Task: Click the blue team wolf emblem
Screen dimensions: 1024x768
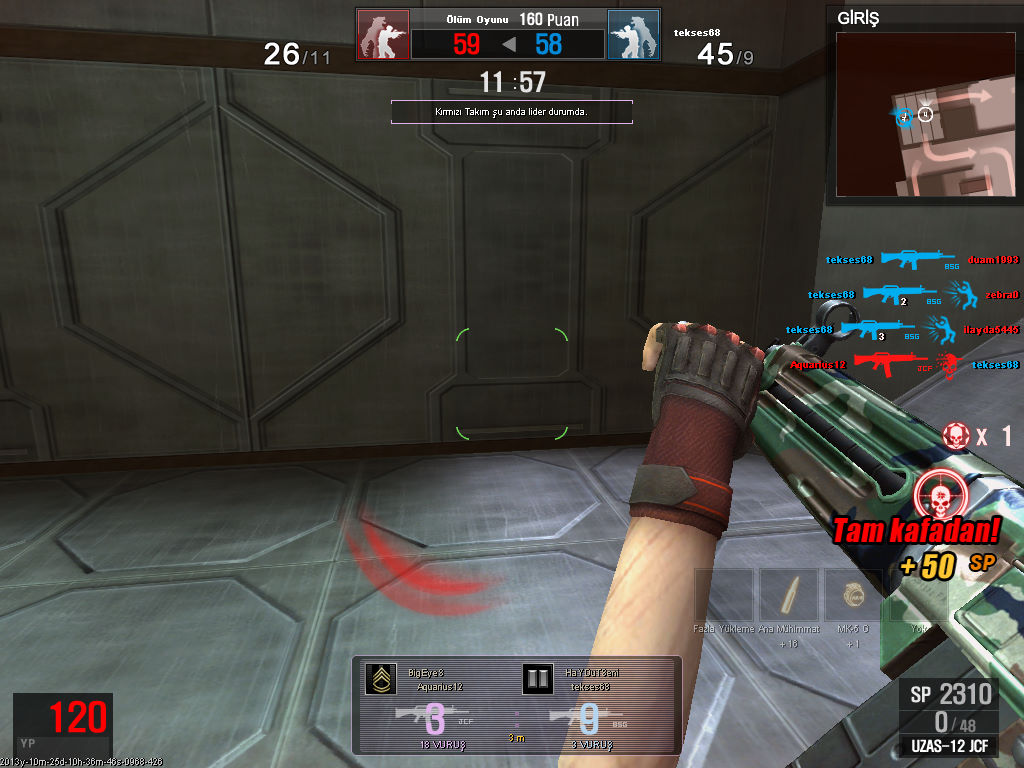Action: point(634,35)
